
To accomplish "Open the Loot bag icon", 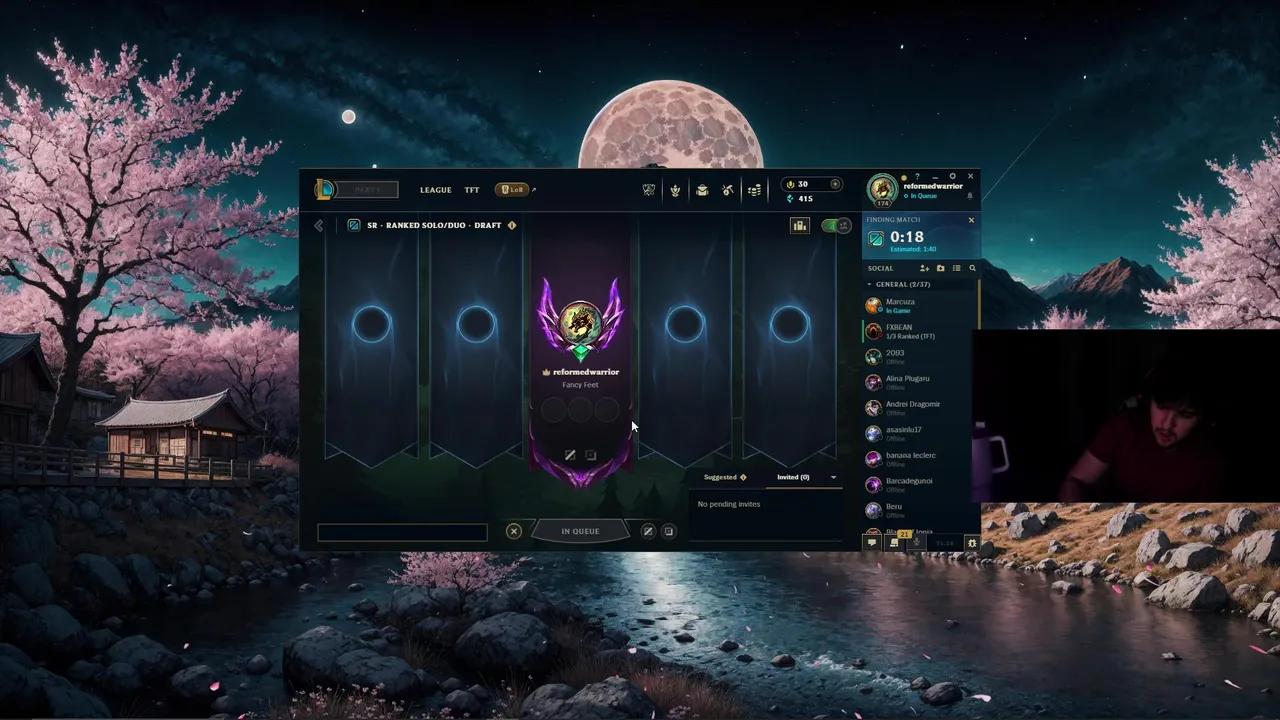I will tap(702, 190).
